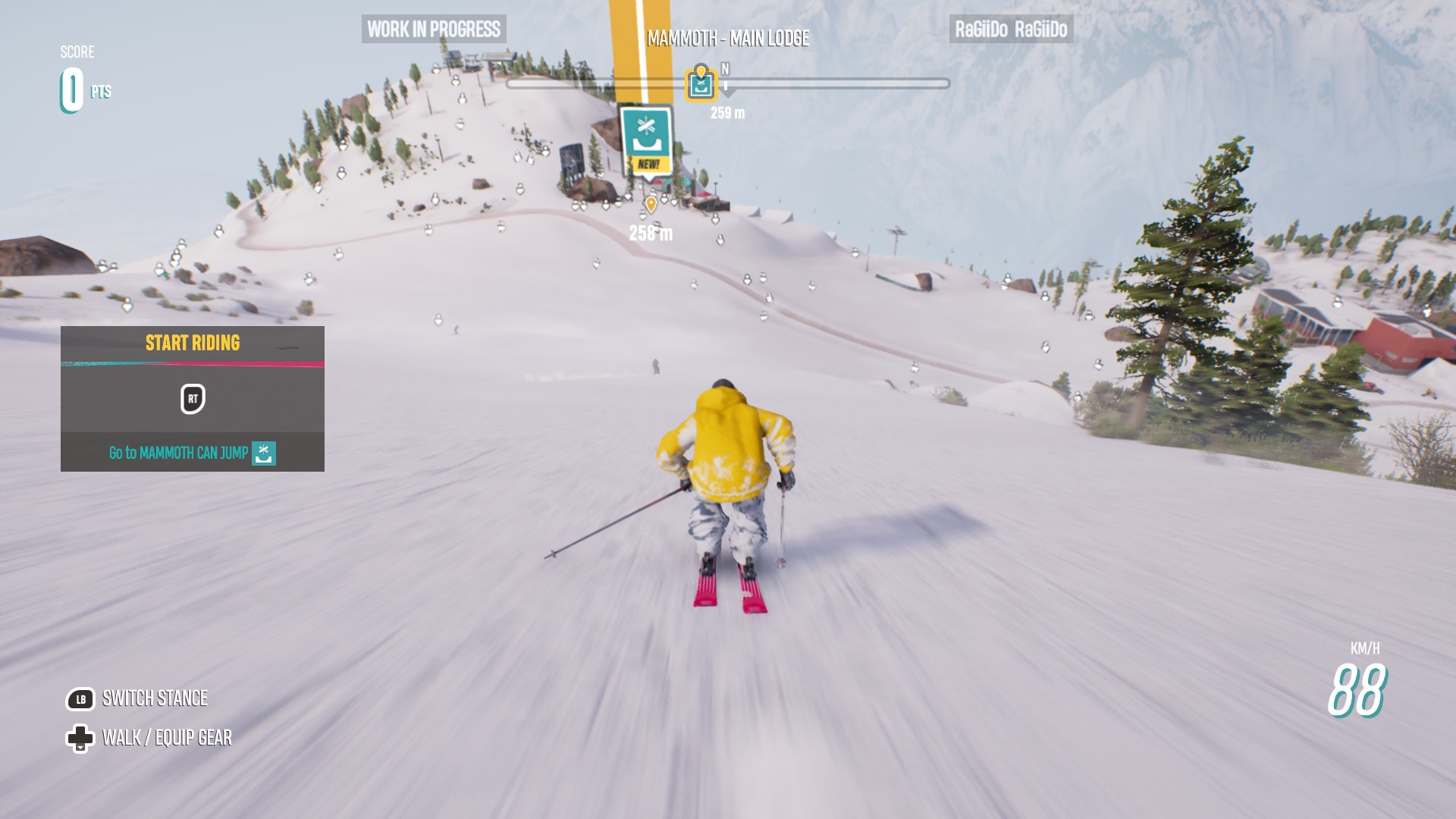Click the Mammoth Can Jump event marker
1456x819 pixels.
coord(646,141)
